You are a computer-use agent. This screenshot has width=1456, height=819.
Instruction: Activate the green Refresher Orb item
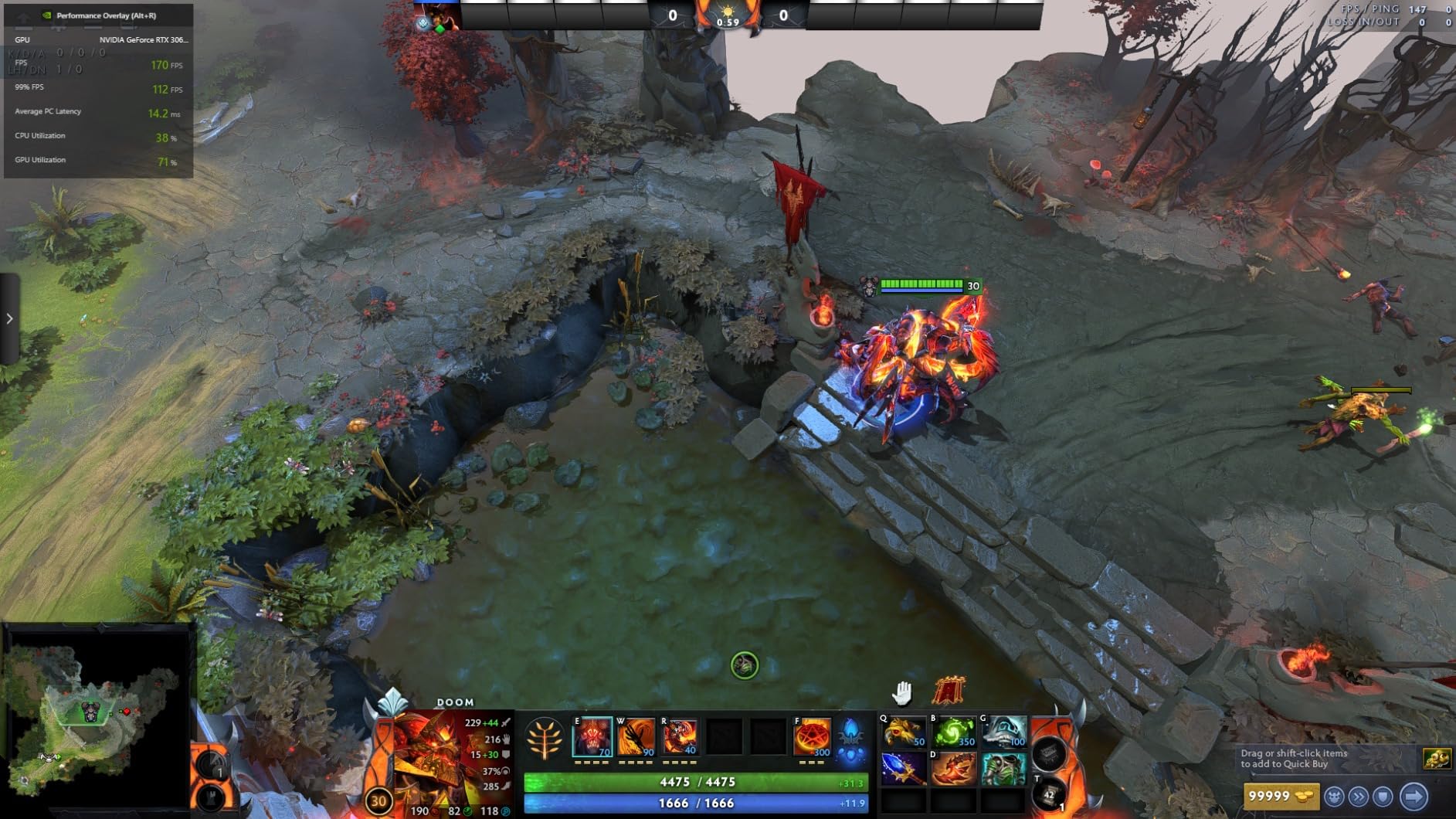[953, 732]
